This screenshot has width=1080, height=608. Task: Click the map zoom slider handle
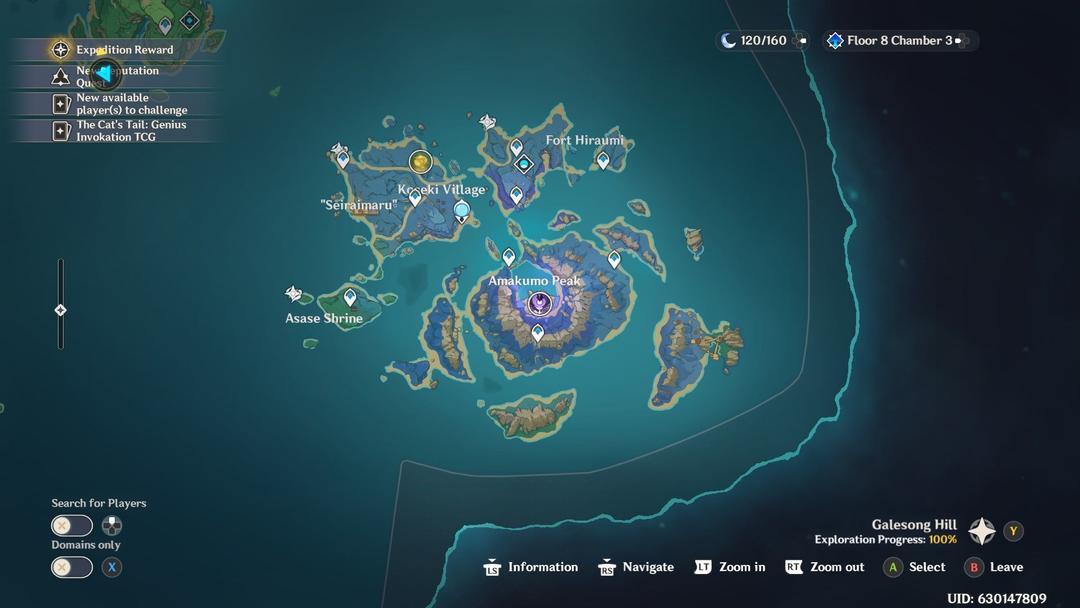60,310
